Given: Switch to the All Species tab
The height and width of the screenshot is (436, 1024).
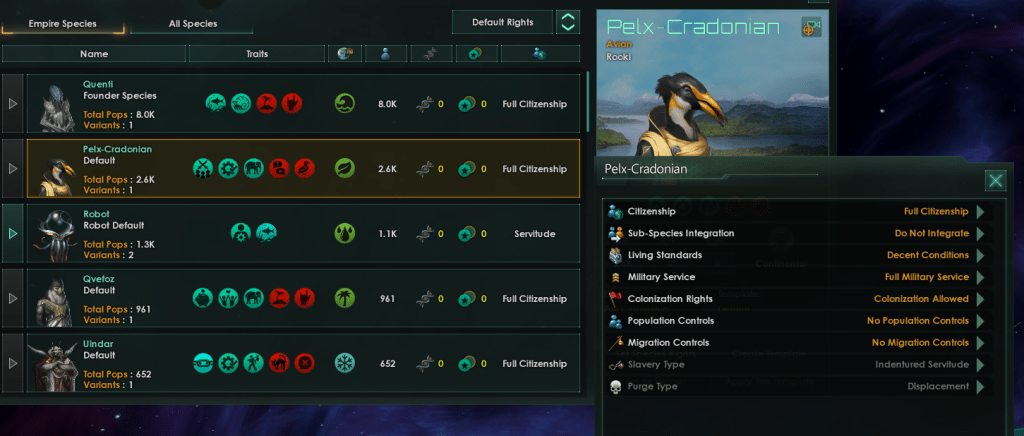Looking at the screenshot, I should [x=193, y=23].
